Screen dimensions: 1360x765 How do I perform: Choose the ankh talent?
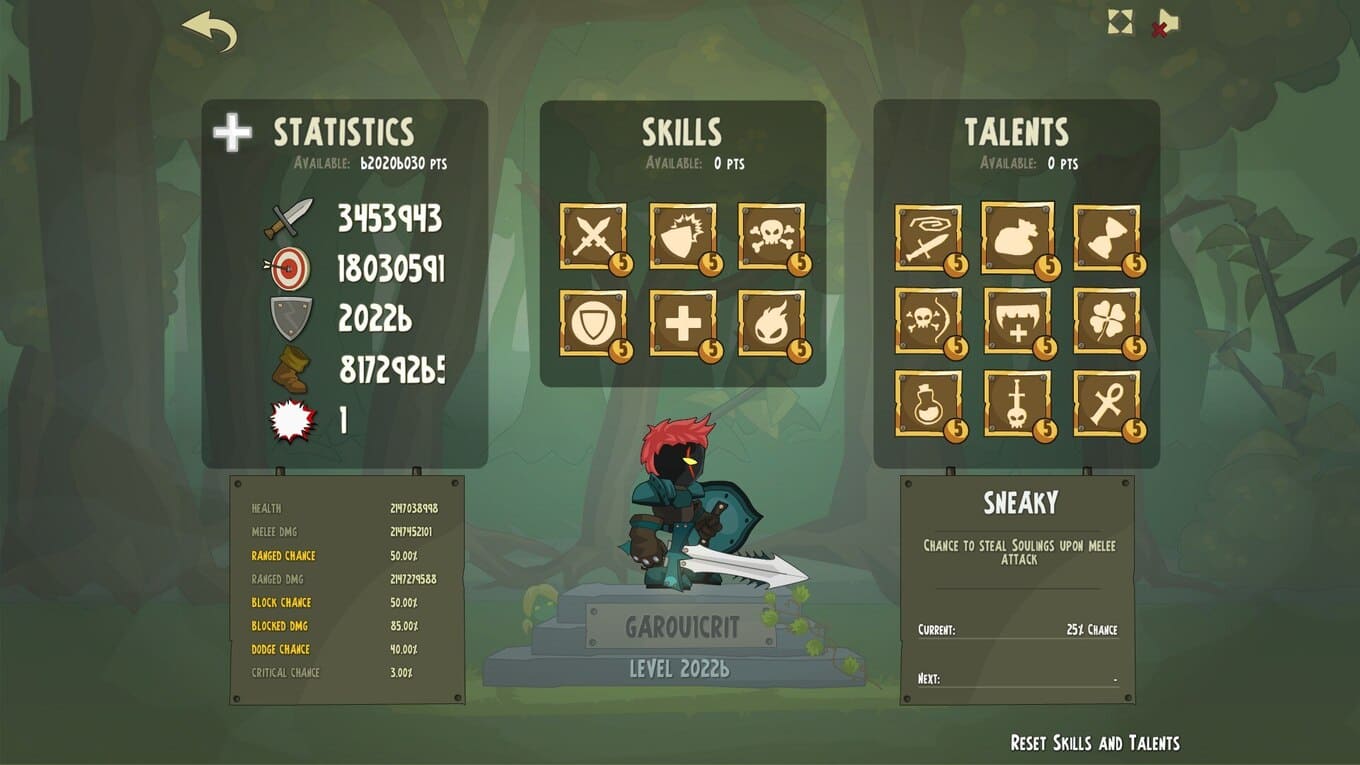1106,404
